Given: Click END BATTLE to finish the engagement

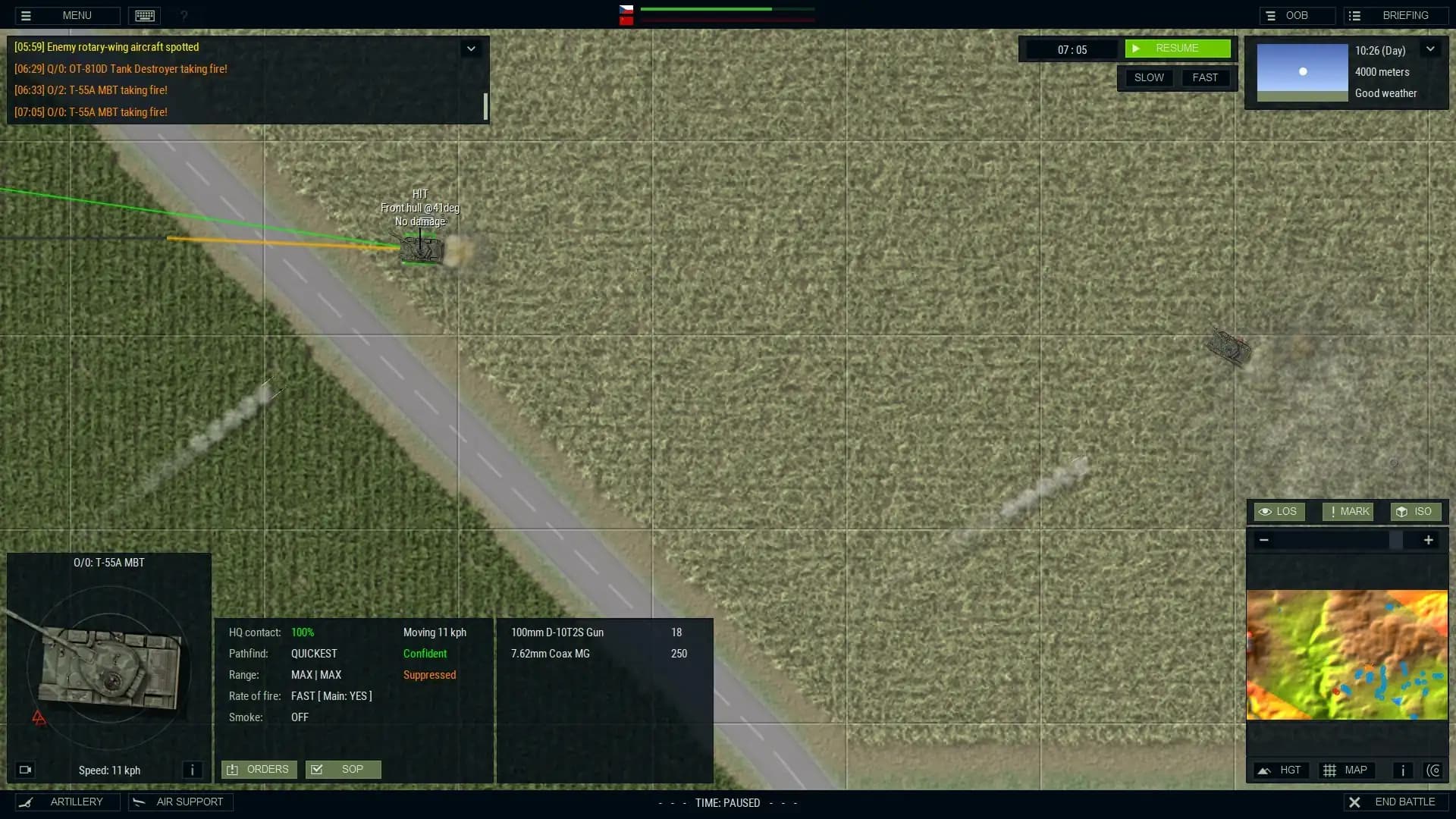Looking at the screenshot, I should (1395, 802).
